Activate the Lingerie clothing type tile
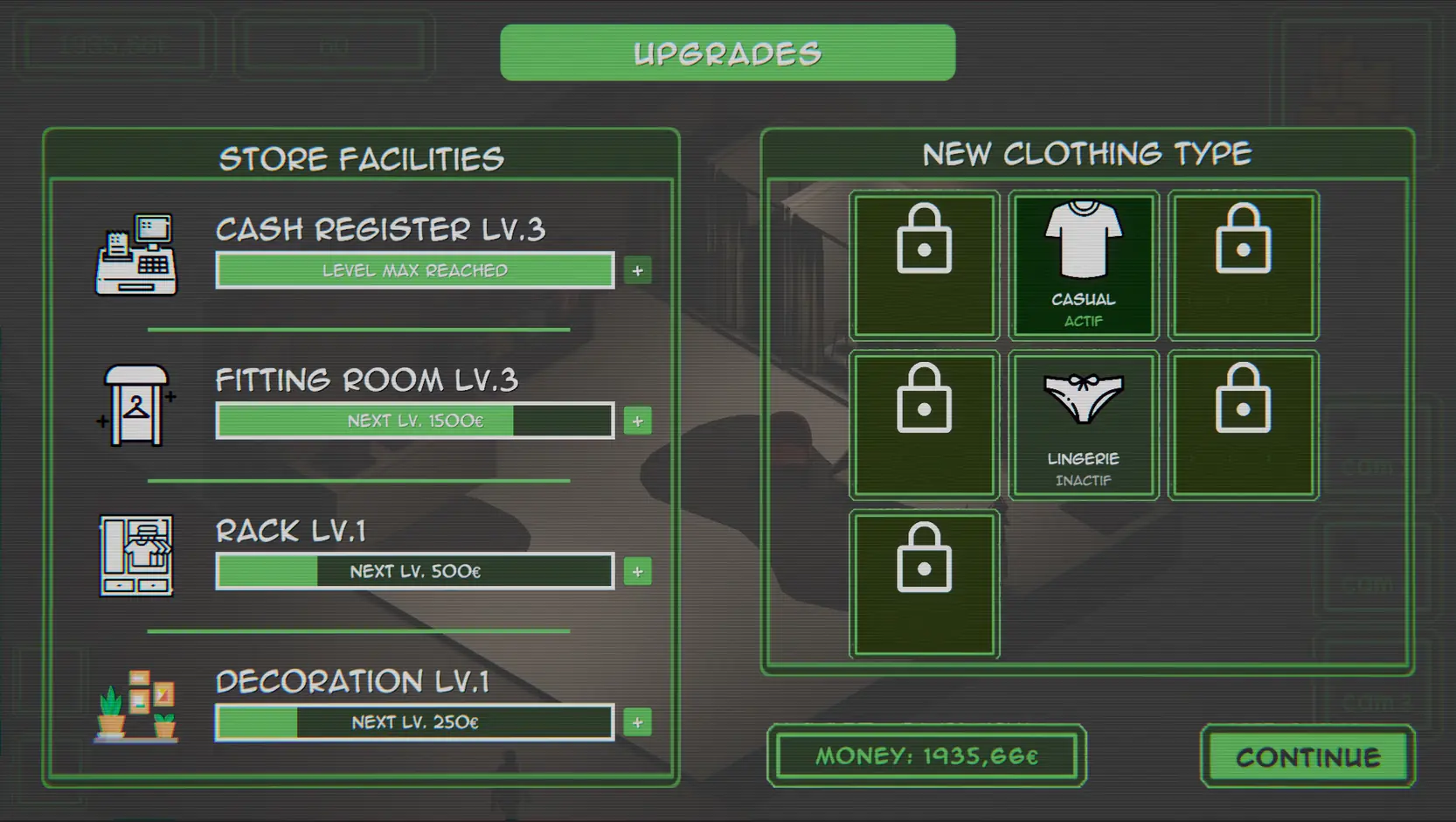Image resolution: width=1456 pixels, height=822 pixels. 1084,425
